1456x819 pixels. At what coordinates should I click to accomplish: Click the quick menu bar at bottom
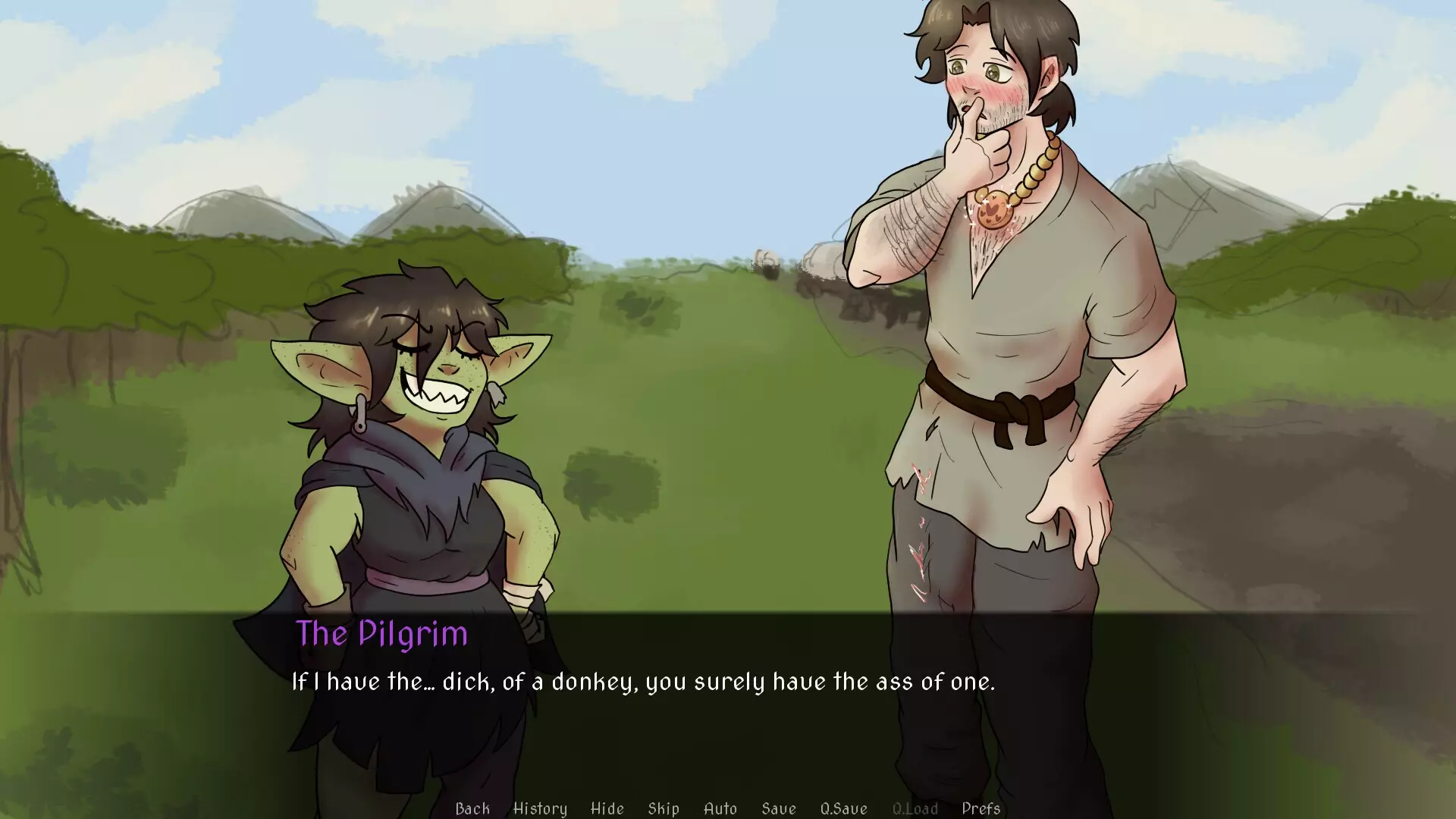point(720,808)
